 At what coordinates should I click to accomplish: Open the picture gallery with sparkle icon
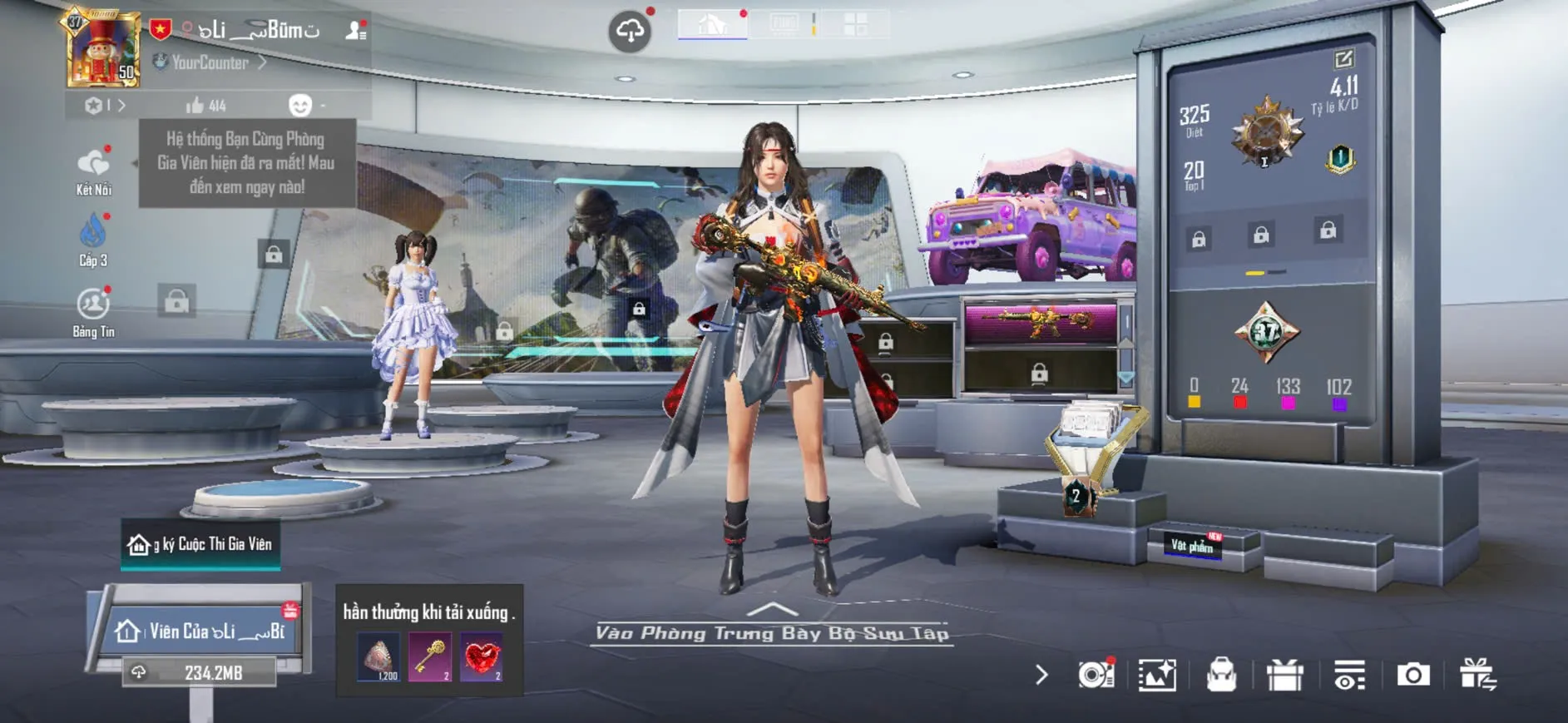1157,675
